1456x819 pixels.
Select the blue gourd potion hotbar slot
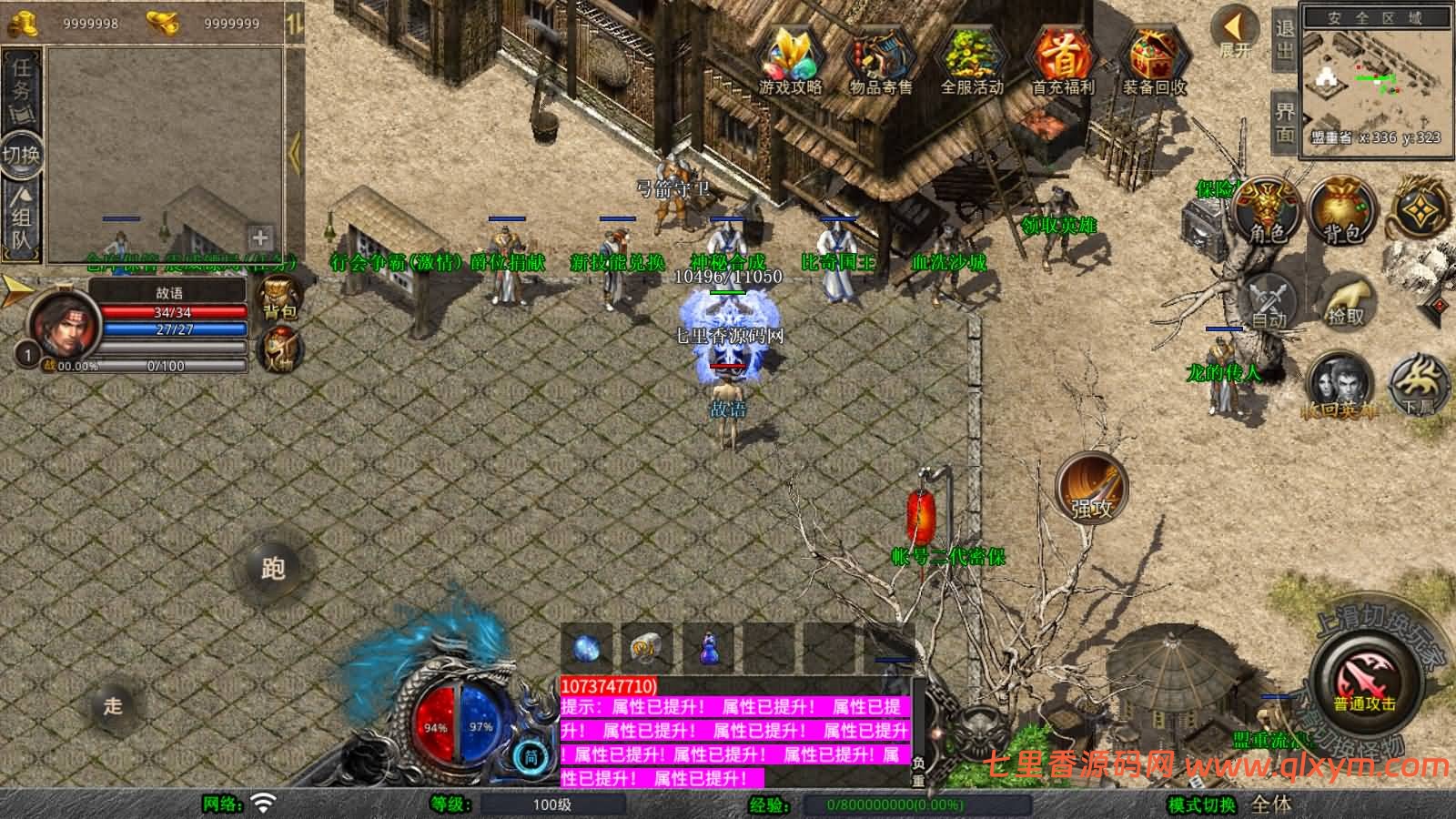(709, 648)
